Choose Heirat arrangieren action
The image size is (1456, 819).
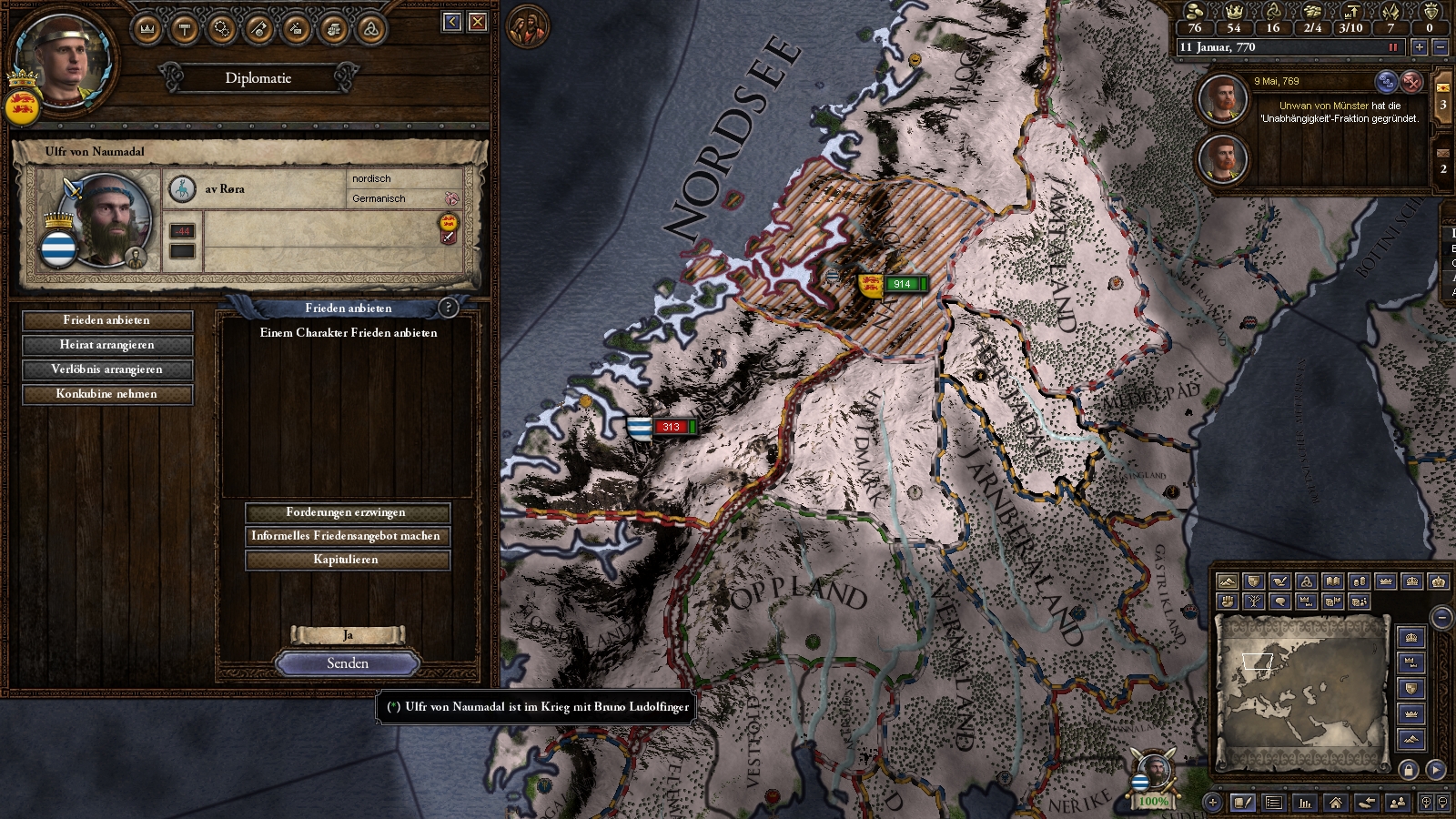[x=107, y=345]
